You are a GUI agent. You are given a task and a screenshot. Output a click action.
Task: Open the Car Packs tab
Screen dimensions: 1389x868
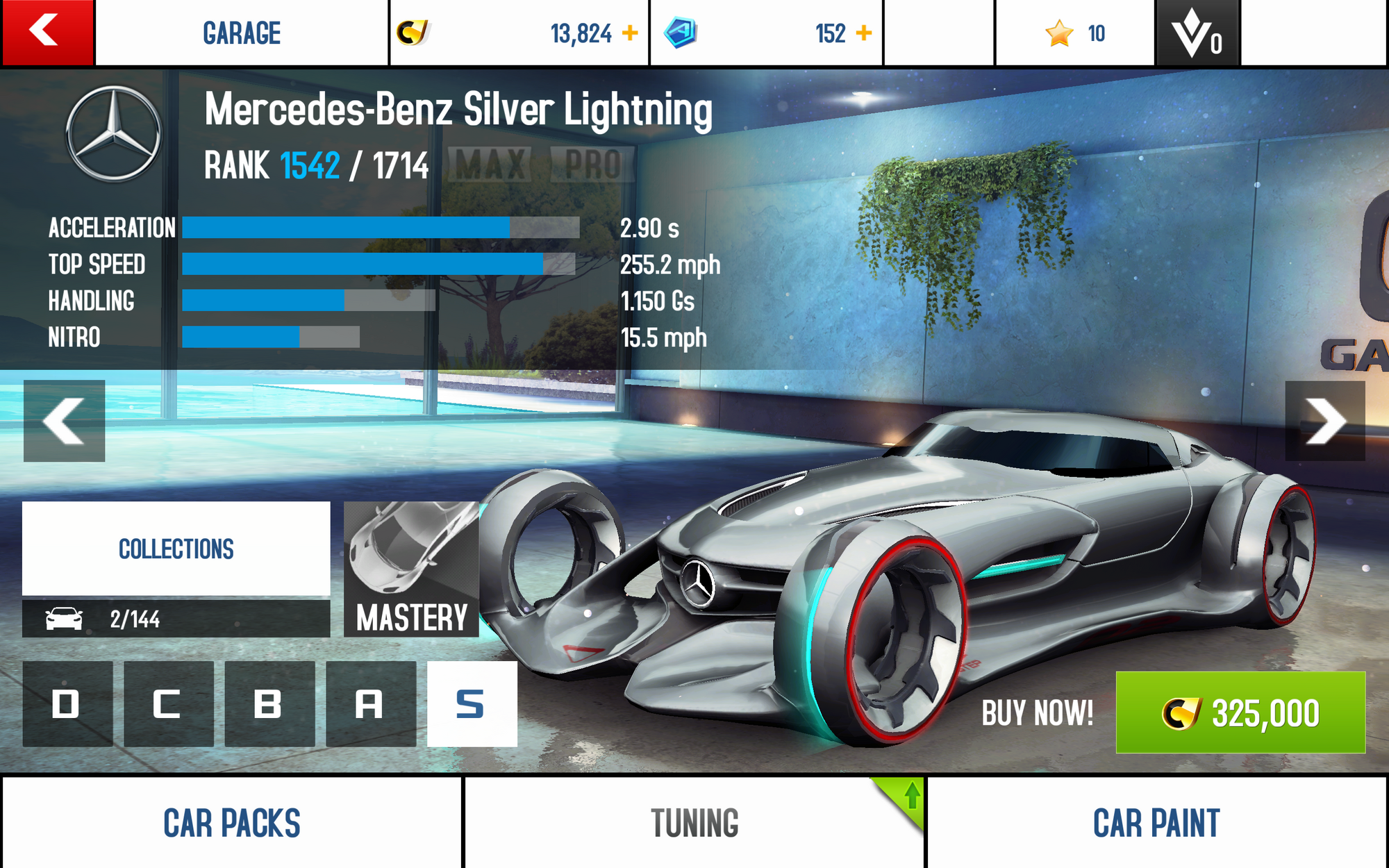tap(231, 824)
